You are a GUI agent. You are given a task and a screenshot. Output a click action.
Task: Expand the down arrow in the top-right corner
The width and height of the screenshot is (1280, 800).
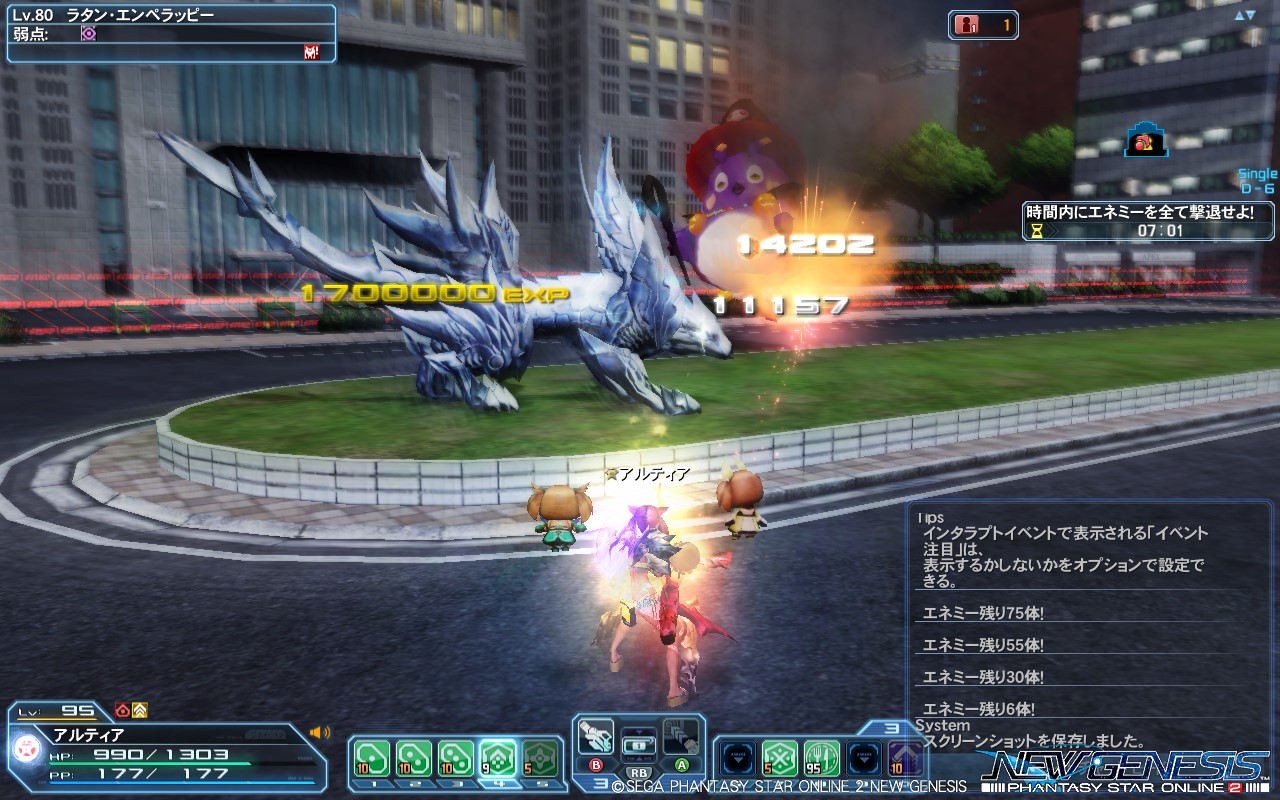[1249, 14]
